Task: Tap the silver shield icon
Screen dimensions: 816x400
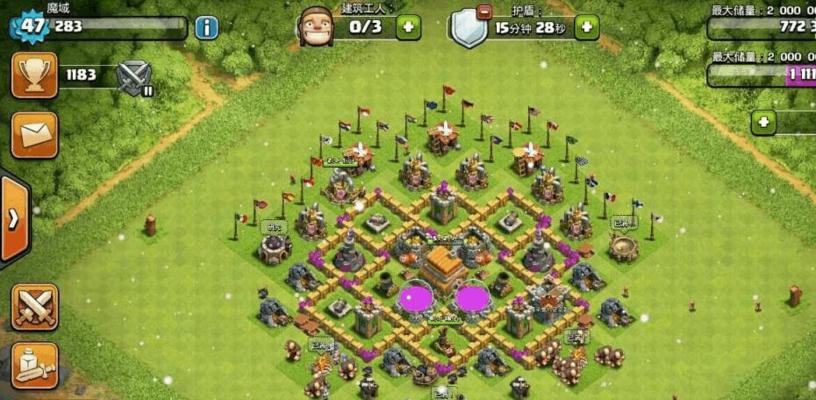Action: coord(467,28)
